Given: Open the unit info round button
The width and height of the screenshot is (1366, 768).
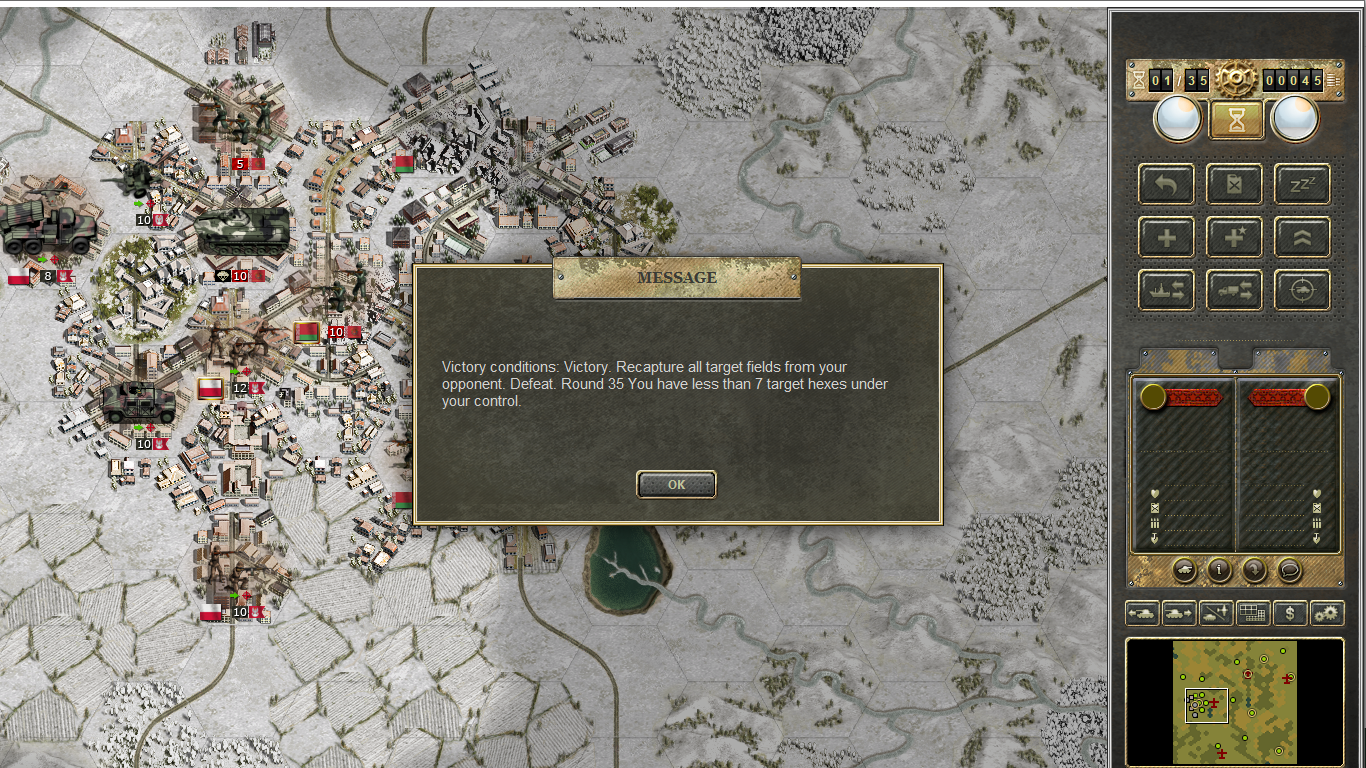Looking at the screenshot, I should pos(1219,570).
